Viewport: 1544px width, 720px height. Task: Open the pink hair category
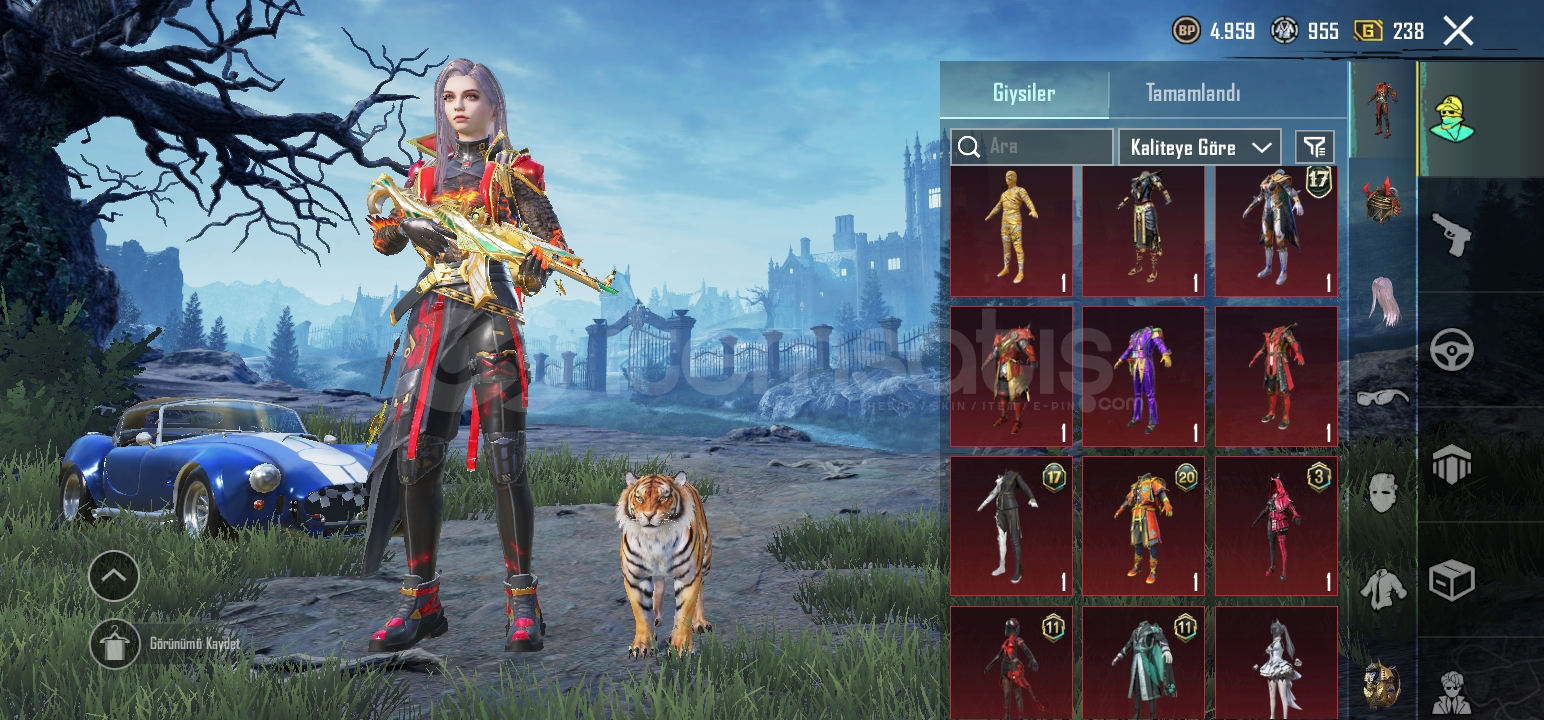coord(1382,300)
